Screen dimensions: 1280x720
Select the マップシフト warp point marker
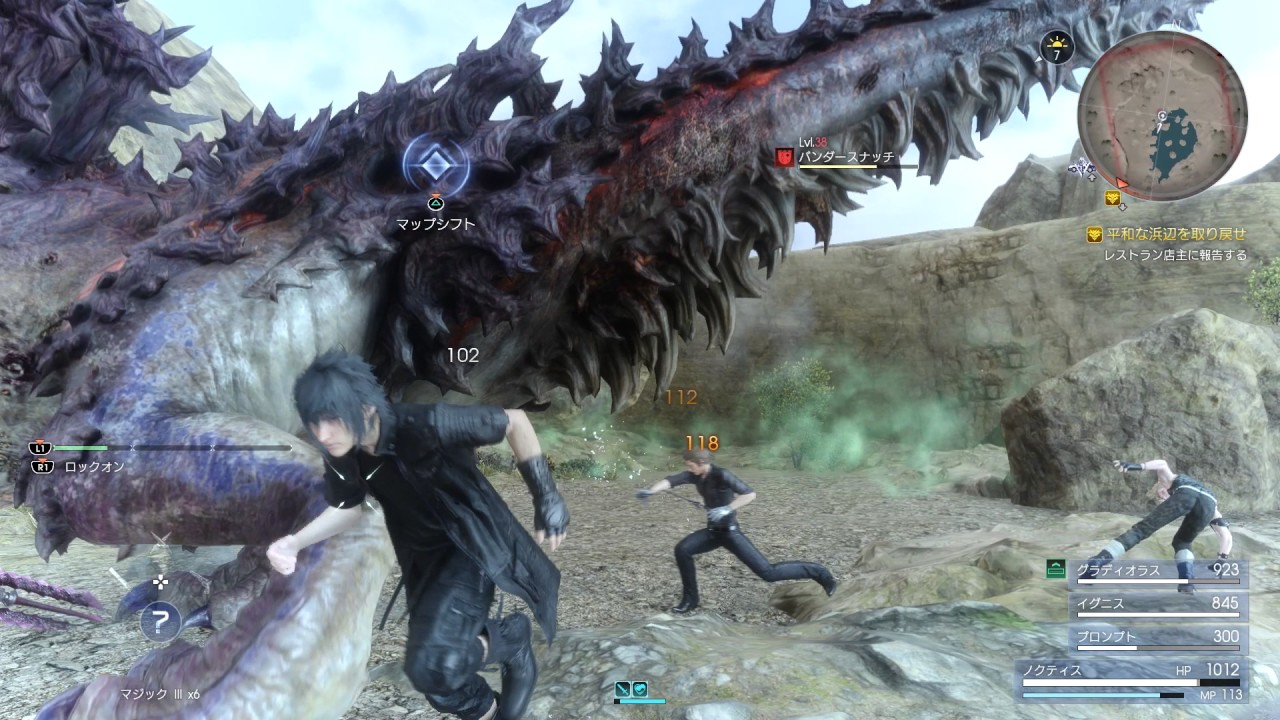(436, 166)
